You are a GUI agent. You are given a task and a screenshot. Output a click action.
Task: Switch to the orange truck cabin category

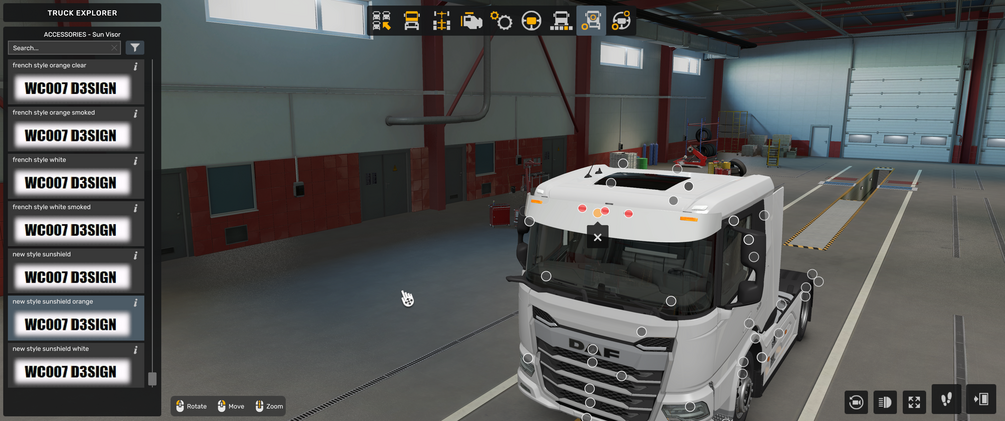[x=411, y=21]
